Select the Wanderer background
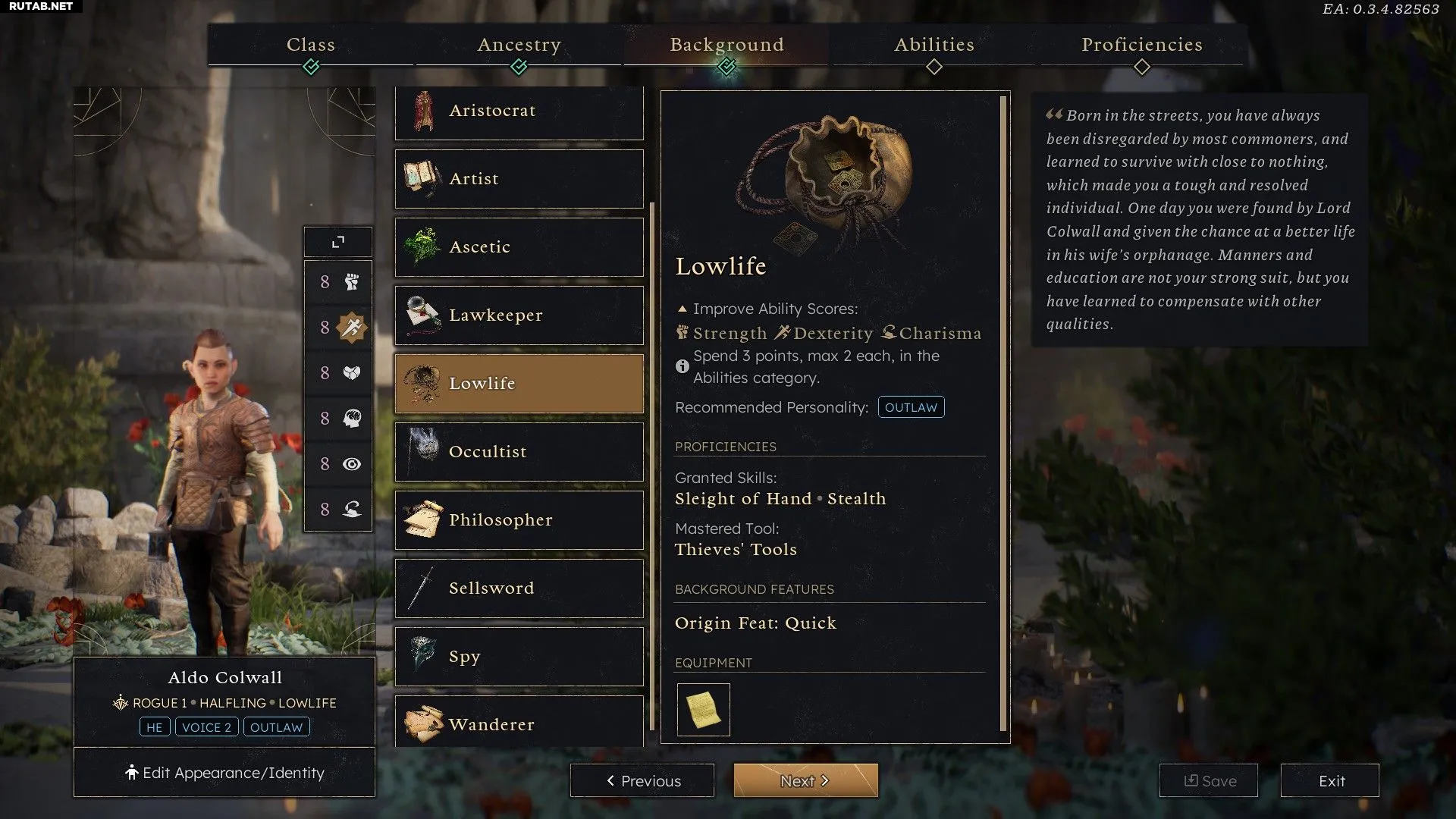The height and width of the screenshot is (819, 1456). (519, 723)
